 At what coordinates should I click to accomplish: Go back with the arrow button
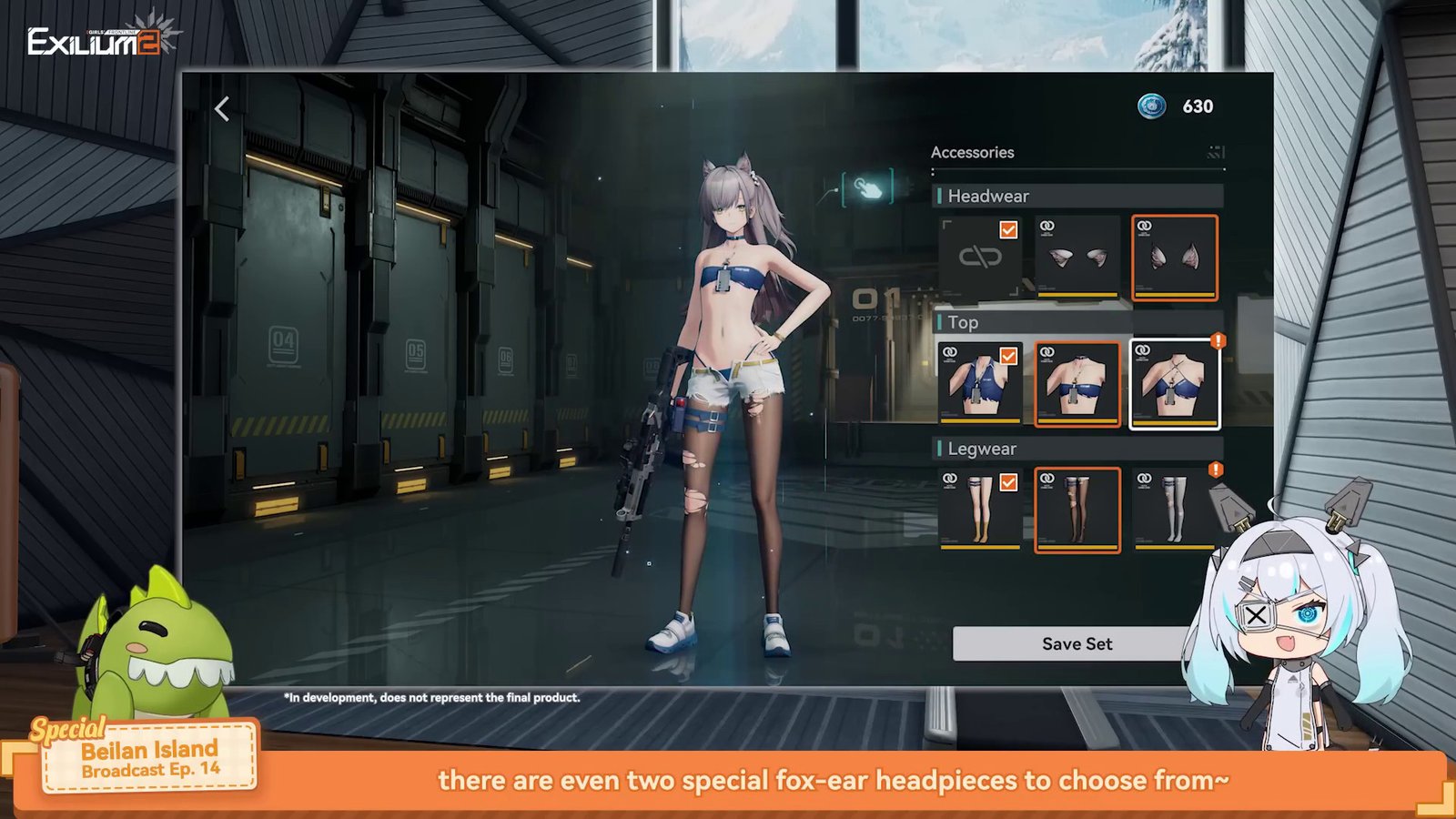click(222, 109)
